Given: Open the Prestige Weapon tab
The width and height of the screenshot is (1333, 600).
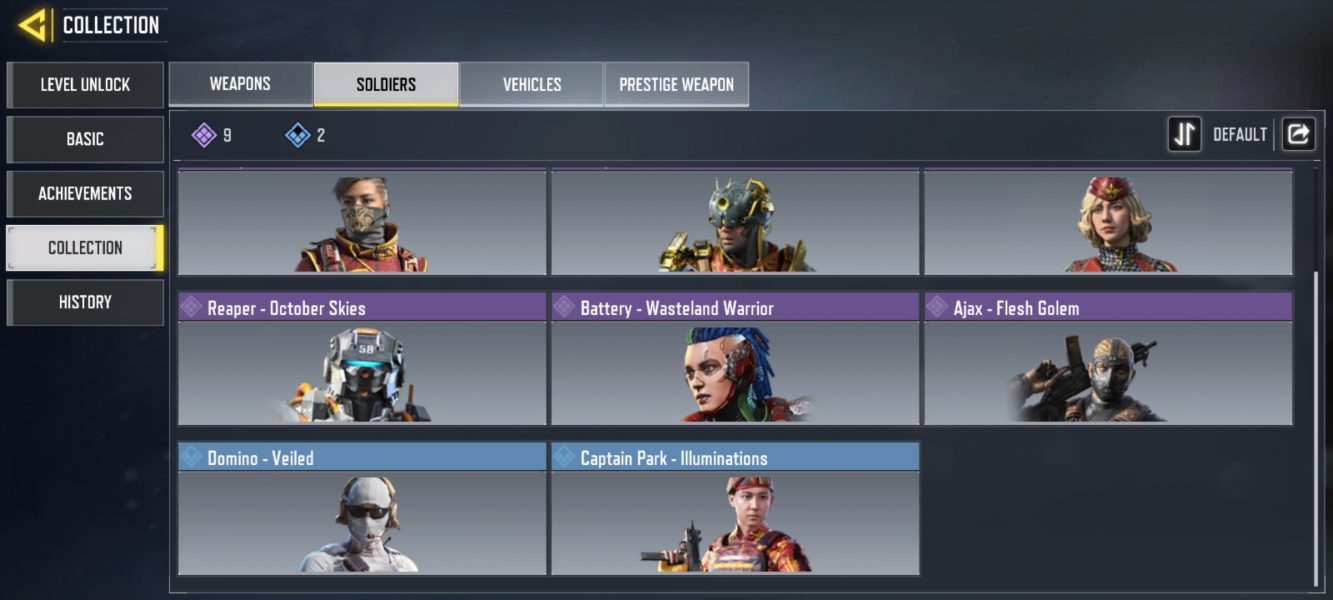Looking at the screenshot, I should (676, 84).
